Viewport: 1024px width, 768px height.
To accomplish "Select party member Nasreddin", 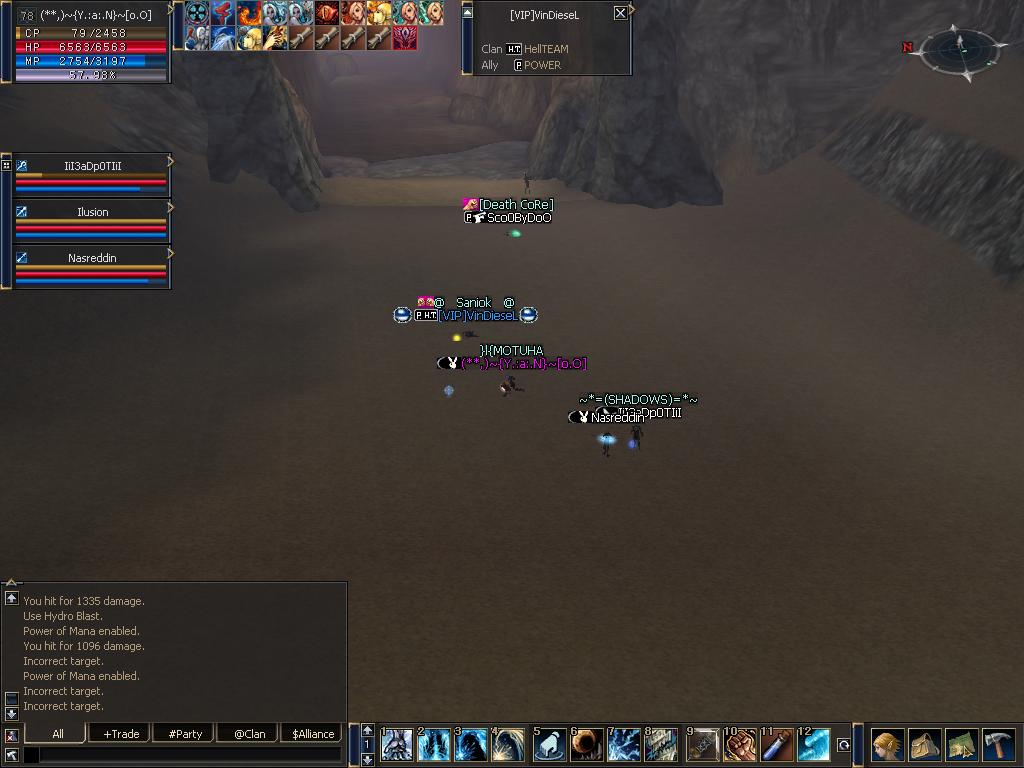I will [92, 258].
